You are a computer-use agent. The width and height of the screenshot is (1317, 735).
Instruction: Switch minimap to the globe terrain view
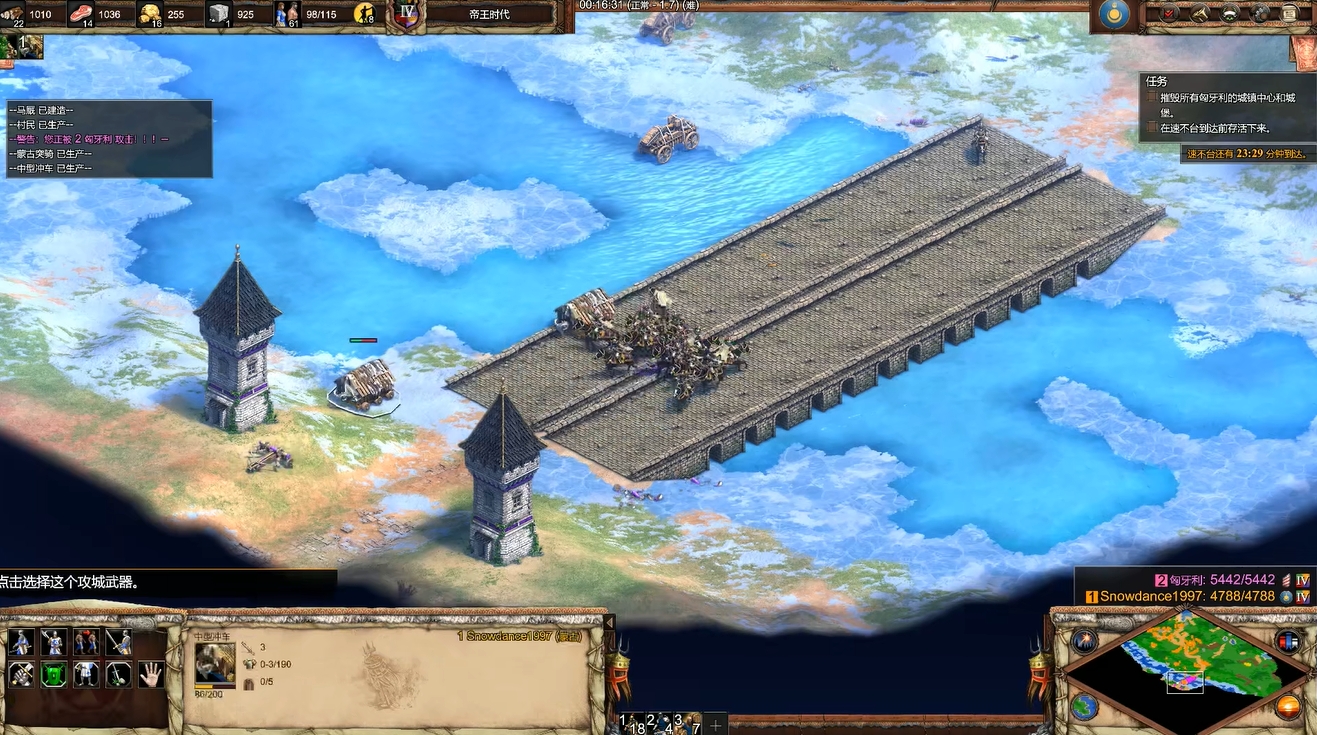(x=1084, y=706)
